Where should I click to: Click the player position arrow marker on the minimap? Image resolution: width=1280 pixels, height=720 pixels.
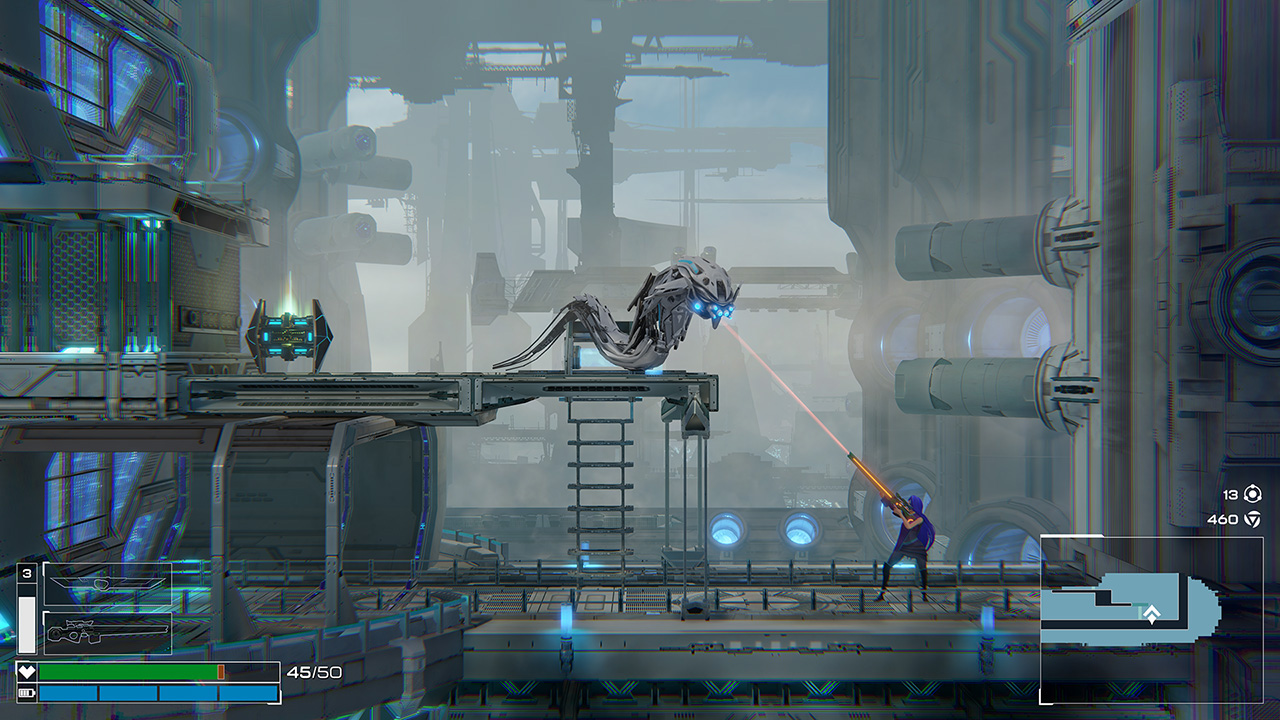click(1152, 611)
